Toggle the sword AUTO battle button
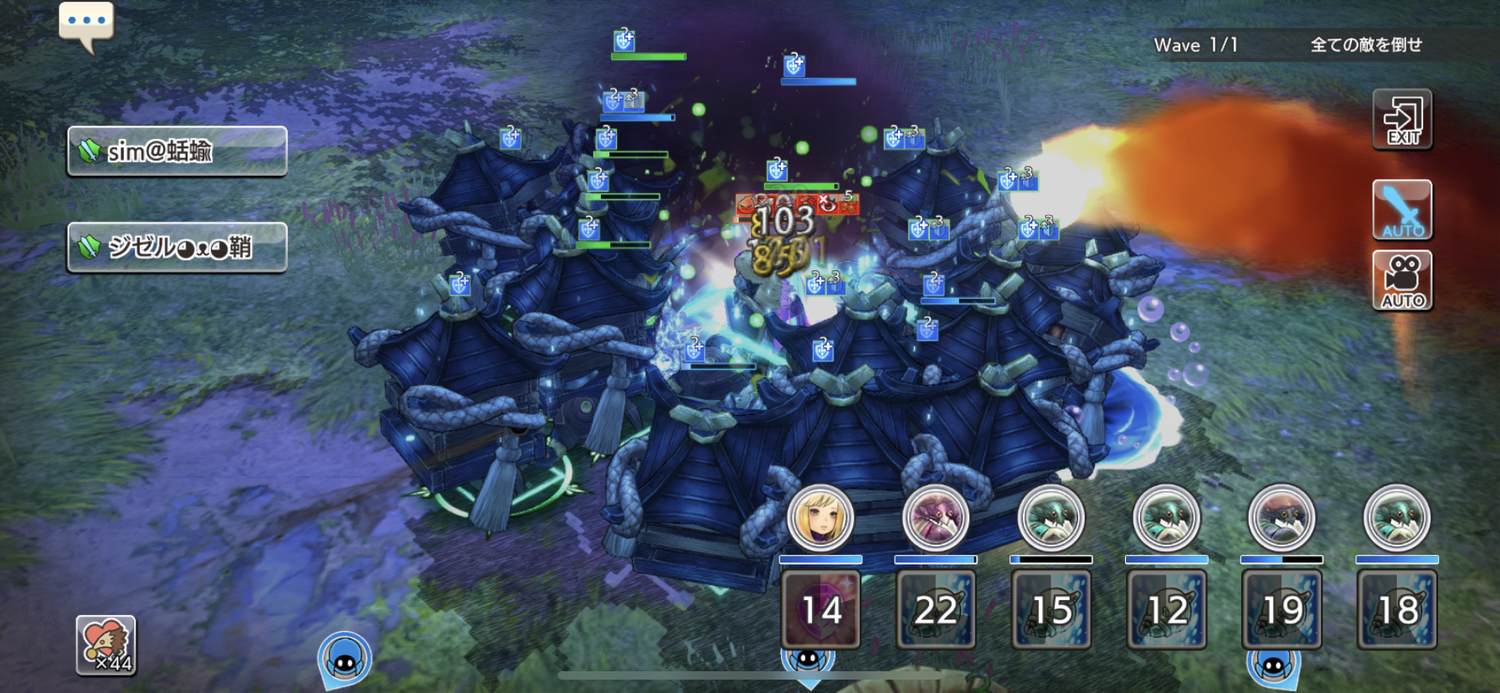This screenshot has height=693, width=1500. (1402, 210)
